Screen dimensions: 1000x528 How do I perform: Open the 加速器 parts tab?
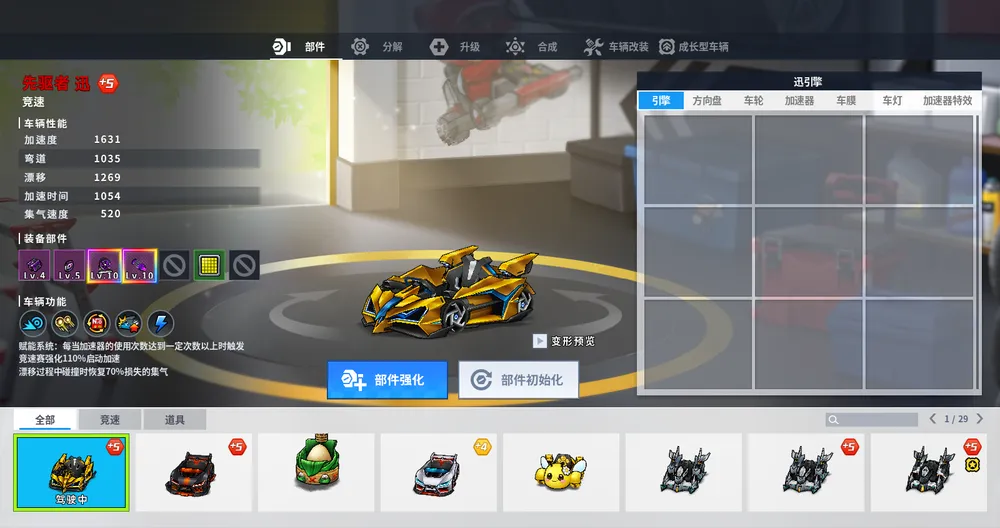(799, 101)
